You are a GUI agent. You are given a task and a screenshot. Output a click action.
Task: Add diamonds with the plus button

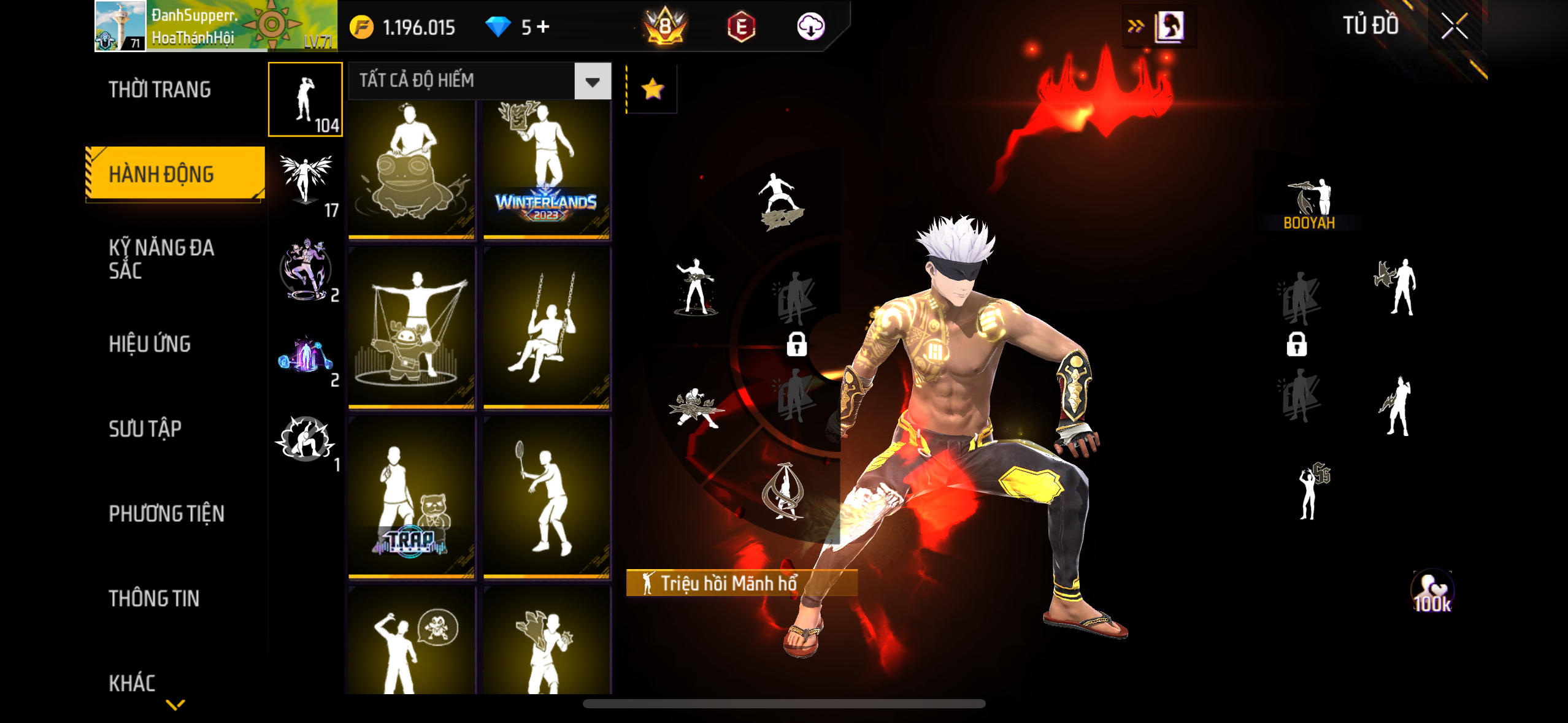tap(543, 27)
